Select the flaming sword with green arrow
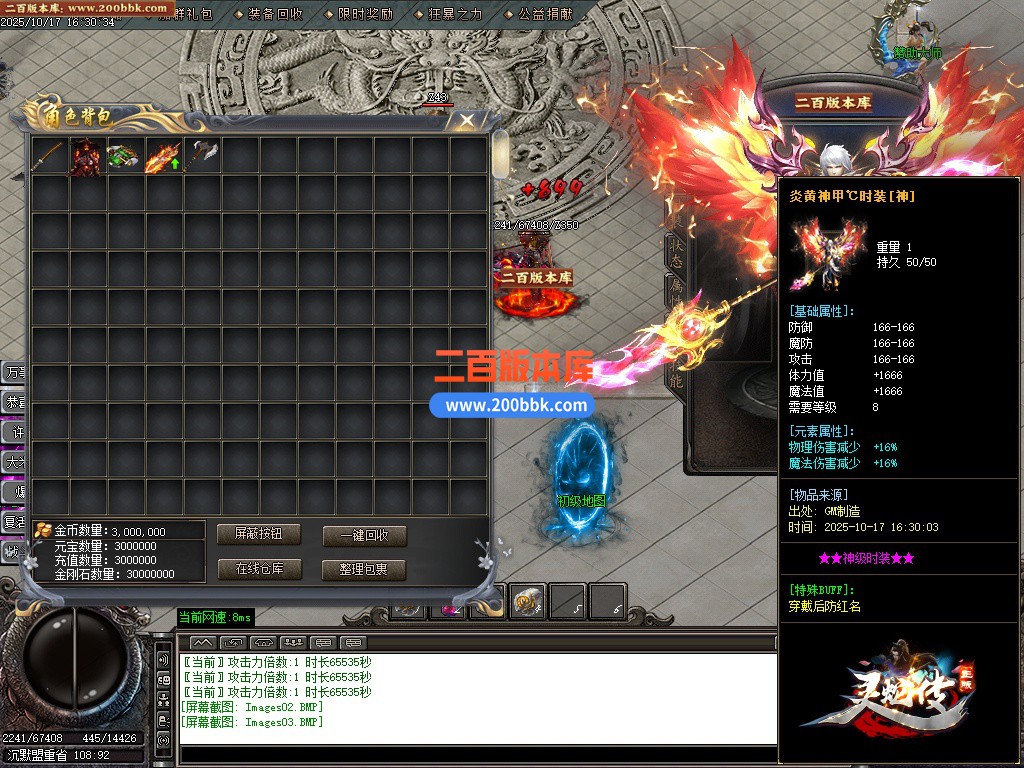Viewport: 1024px width, 768px height. [x=162, y=157]
